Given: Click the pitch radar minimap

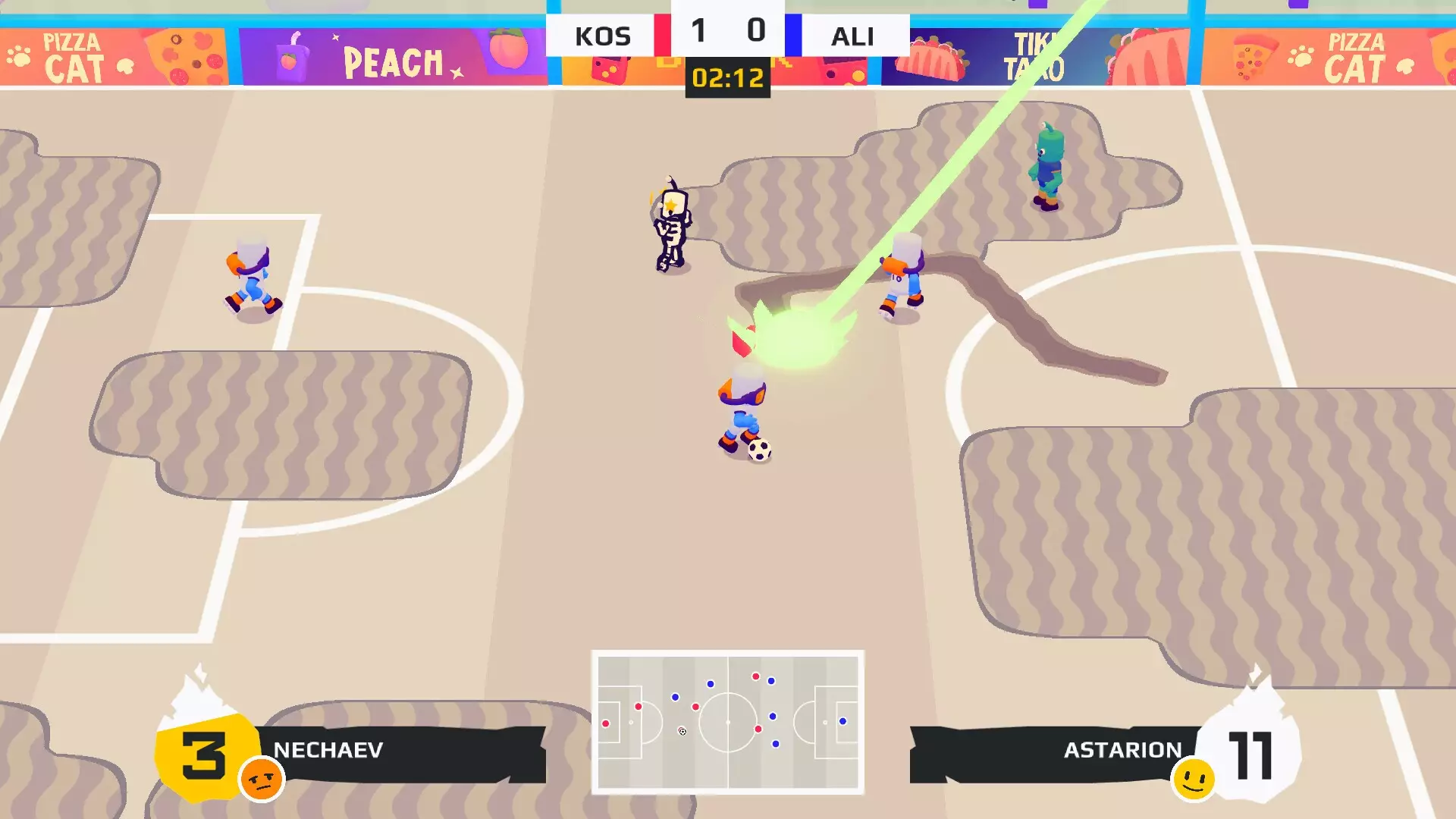Looking at the screenshot, I should [727, 721].
